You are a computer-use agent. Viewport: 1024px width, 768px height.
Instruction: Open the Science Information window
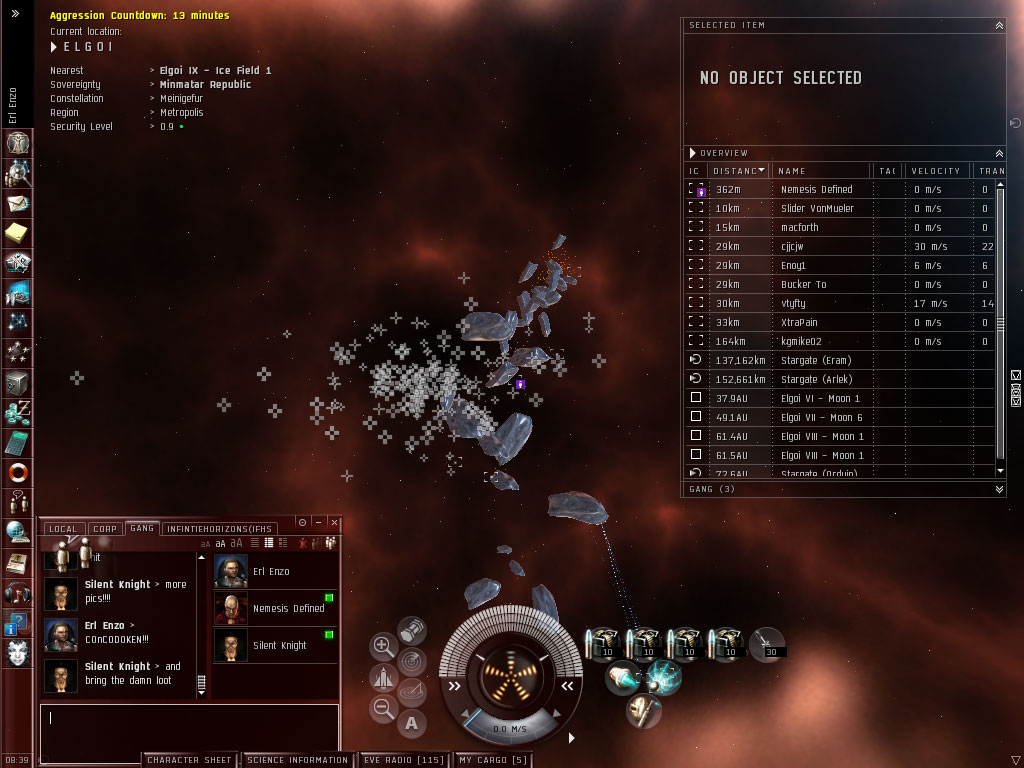(297, 760)
